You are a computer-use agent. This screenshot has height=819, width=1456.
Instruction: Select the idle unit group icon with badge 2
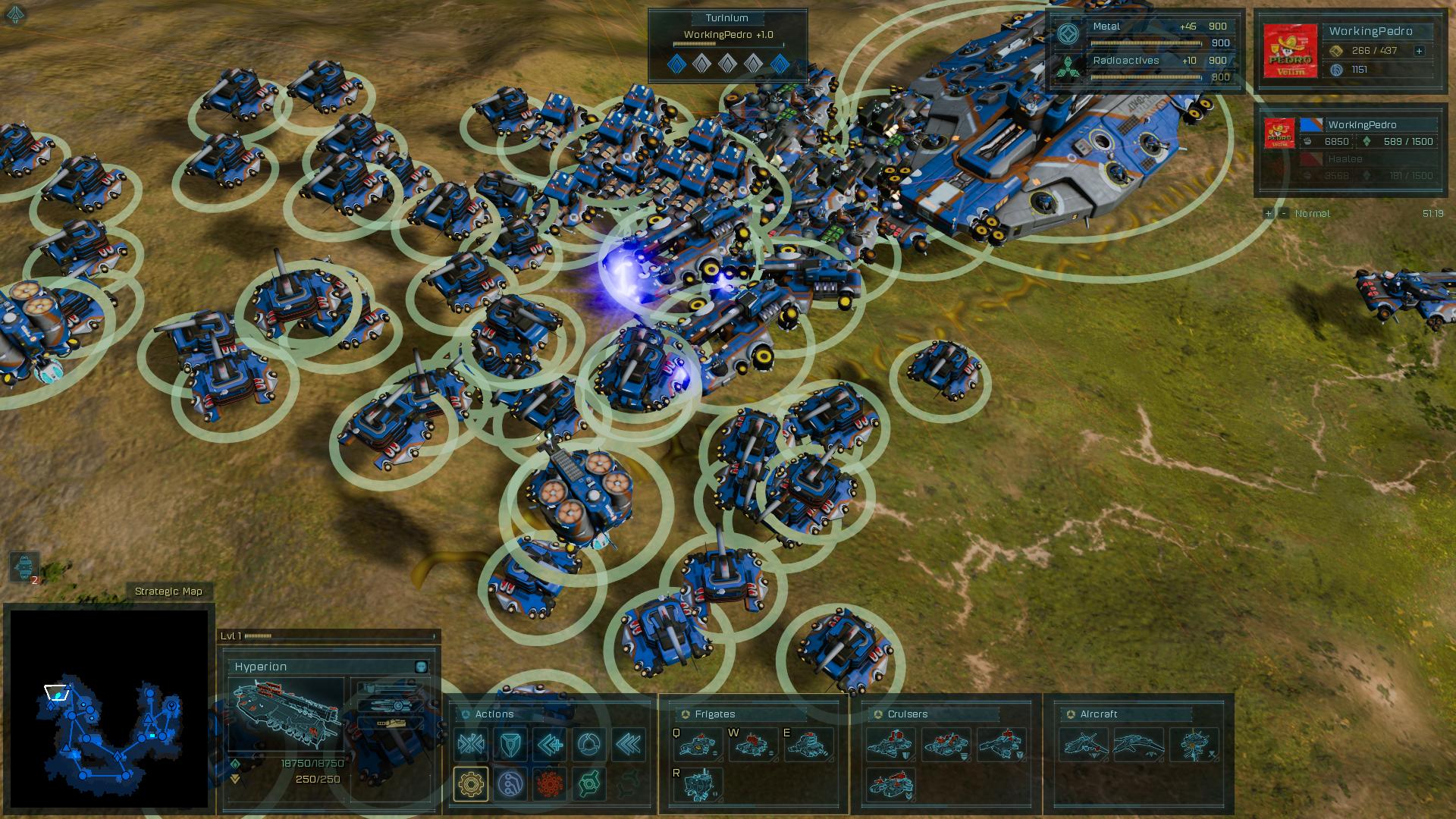pos(24,566)
